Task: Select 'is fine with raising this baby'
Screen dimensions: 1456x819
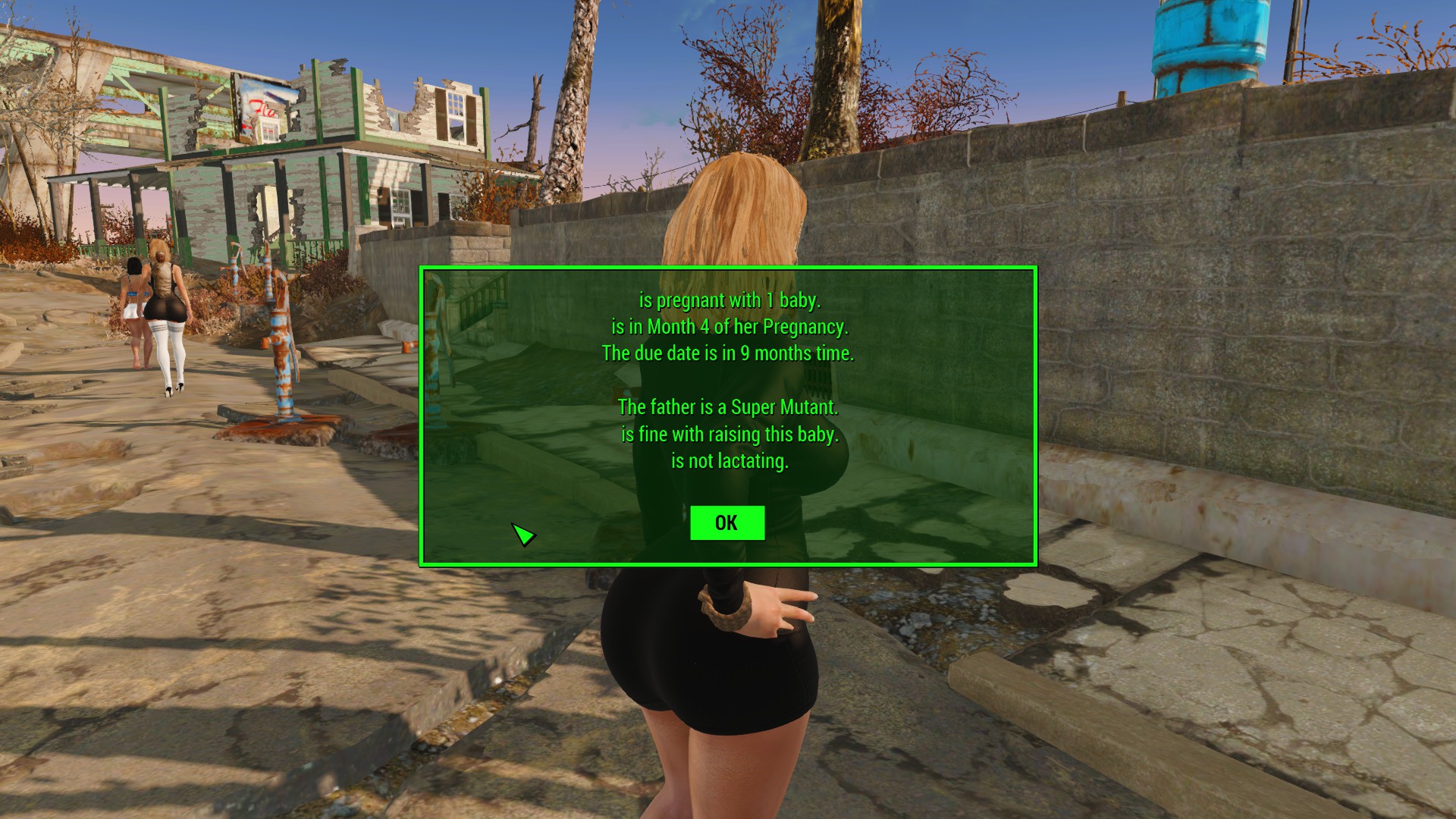Action: click(x=730, y=435)
